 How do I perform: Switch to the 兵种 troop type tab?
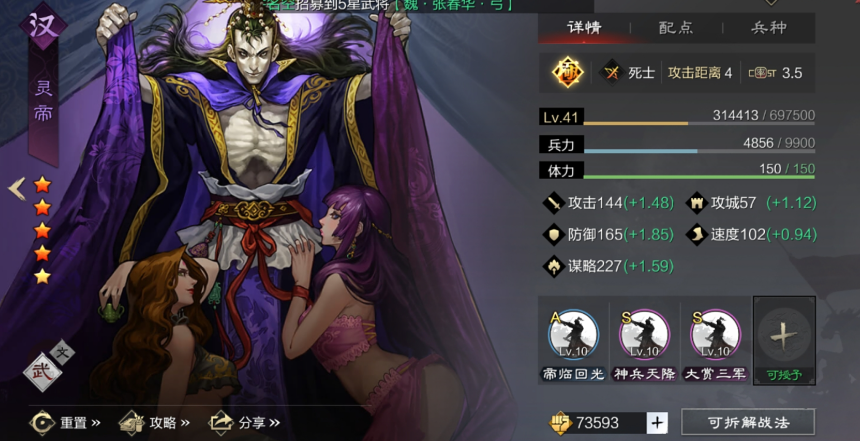[x=768, y=27]
